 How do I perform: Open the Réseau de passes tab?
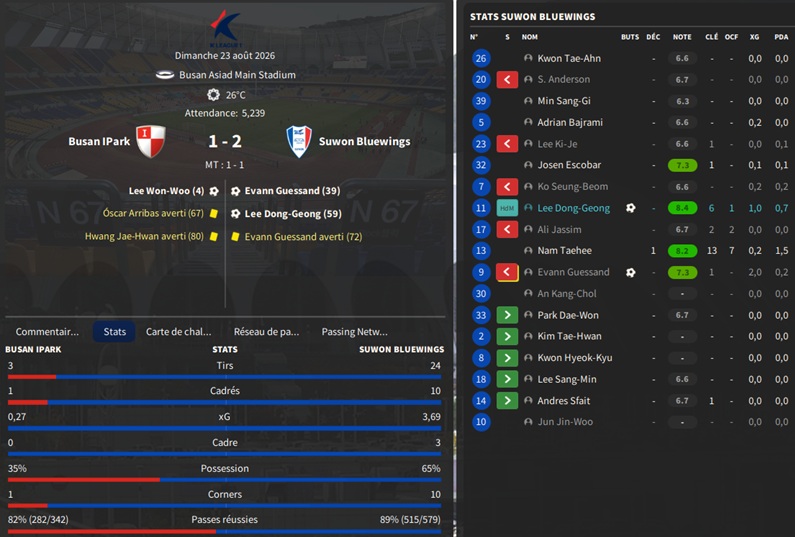[x=266, y=331]
